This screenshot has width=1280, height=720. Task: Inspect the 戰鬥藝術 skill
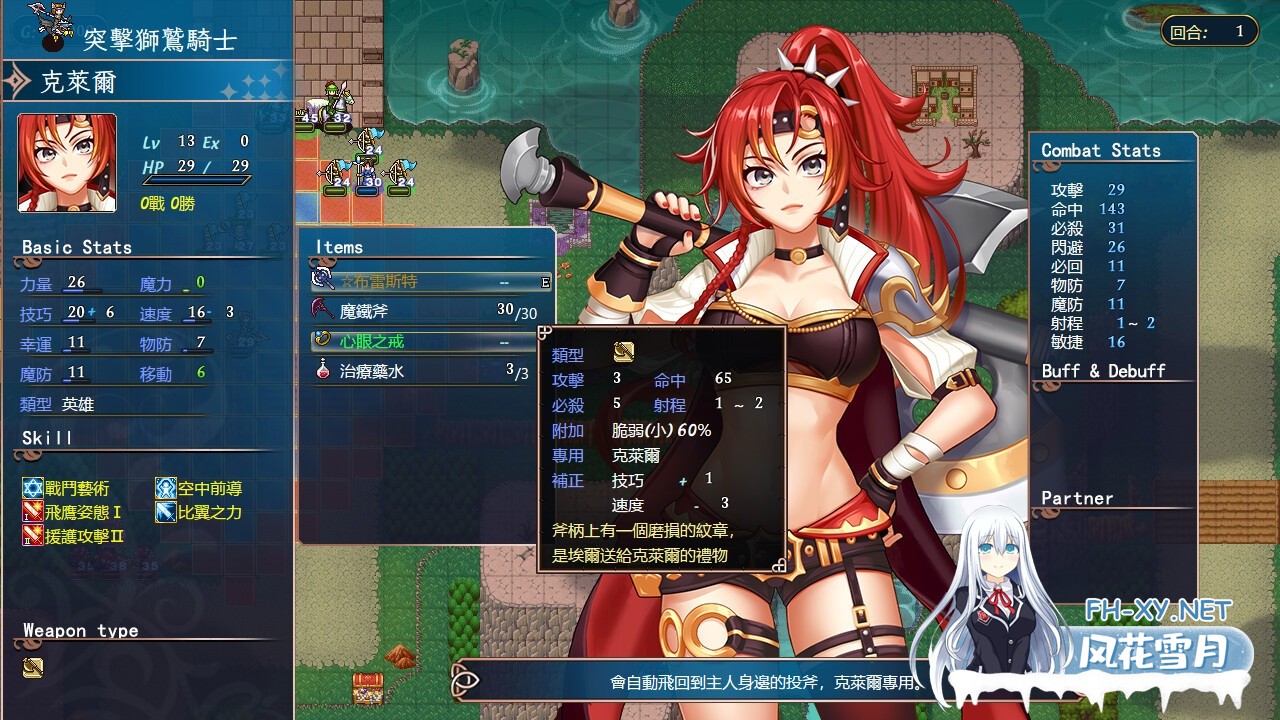pos(68,489)
